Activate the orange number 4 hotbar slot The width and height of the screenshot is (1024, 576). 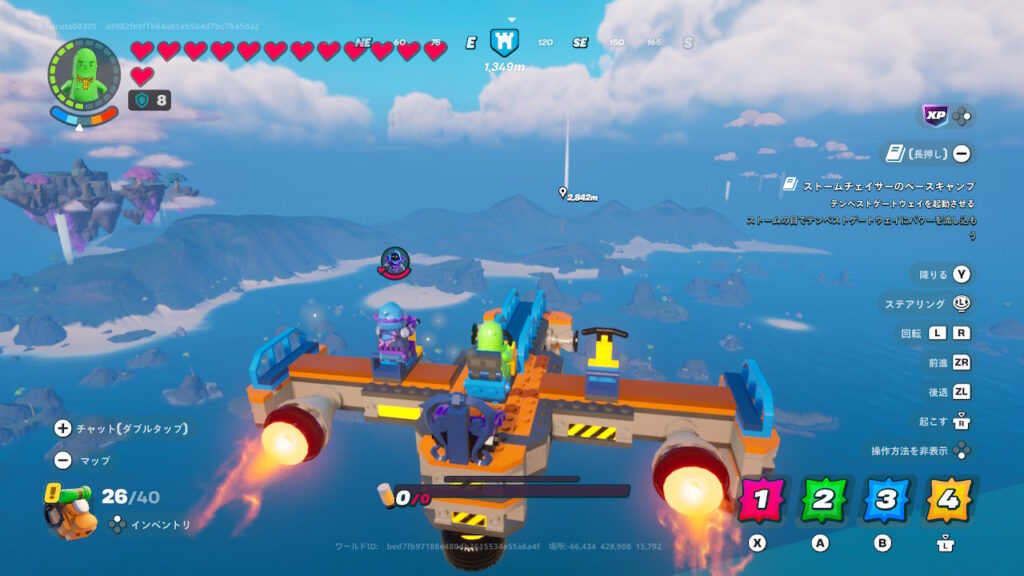(948, 501)
